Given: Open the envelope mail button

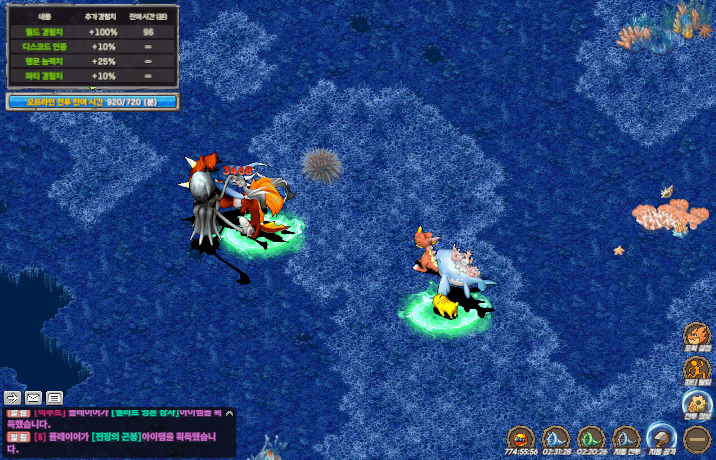Looking at the screenshot, I should pyautogui.click(x=33, y=397).
